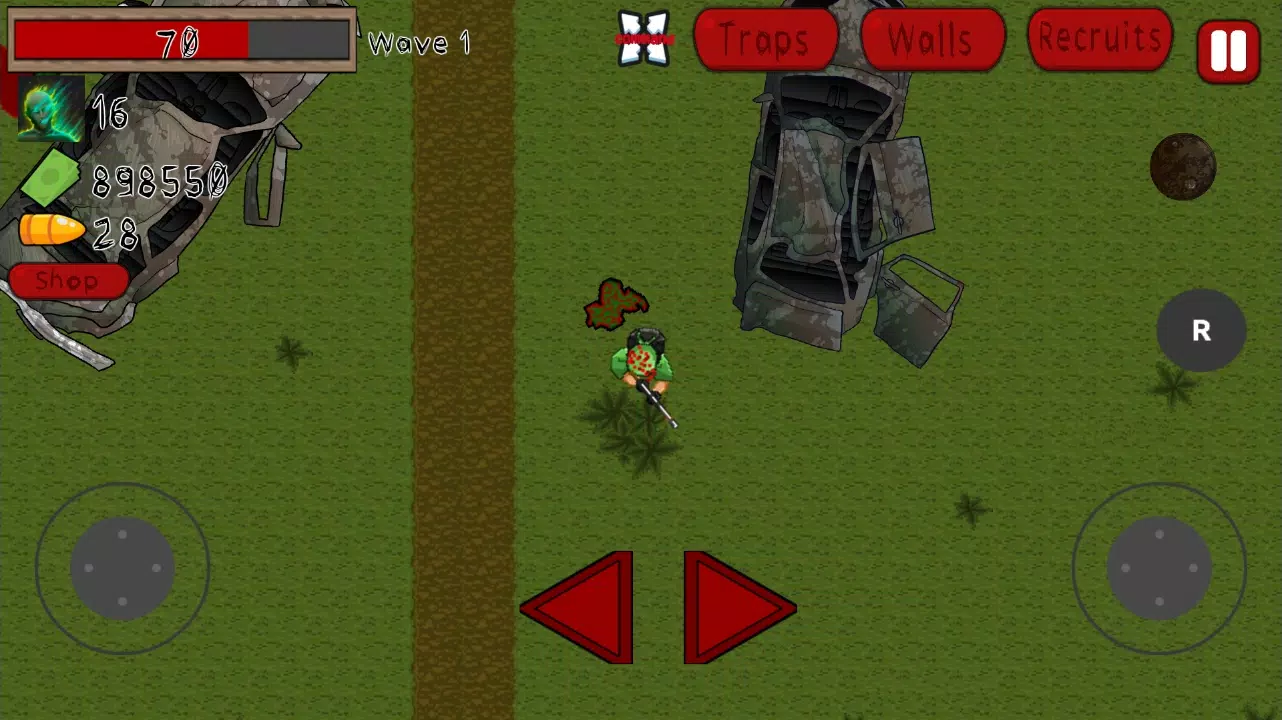
Task: Tap the left movement joystick
Action: pyautogui.click(x=122, y=568)
